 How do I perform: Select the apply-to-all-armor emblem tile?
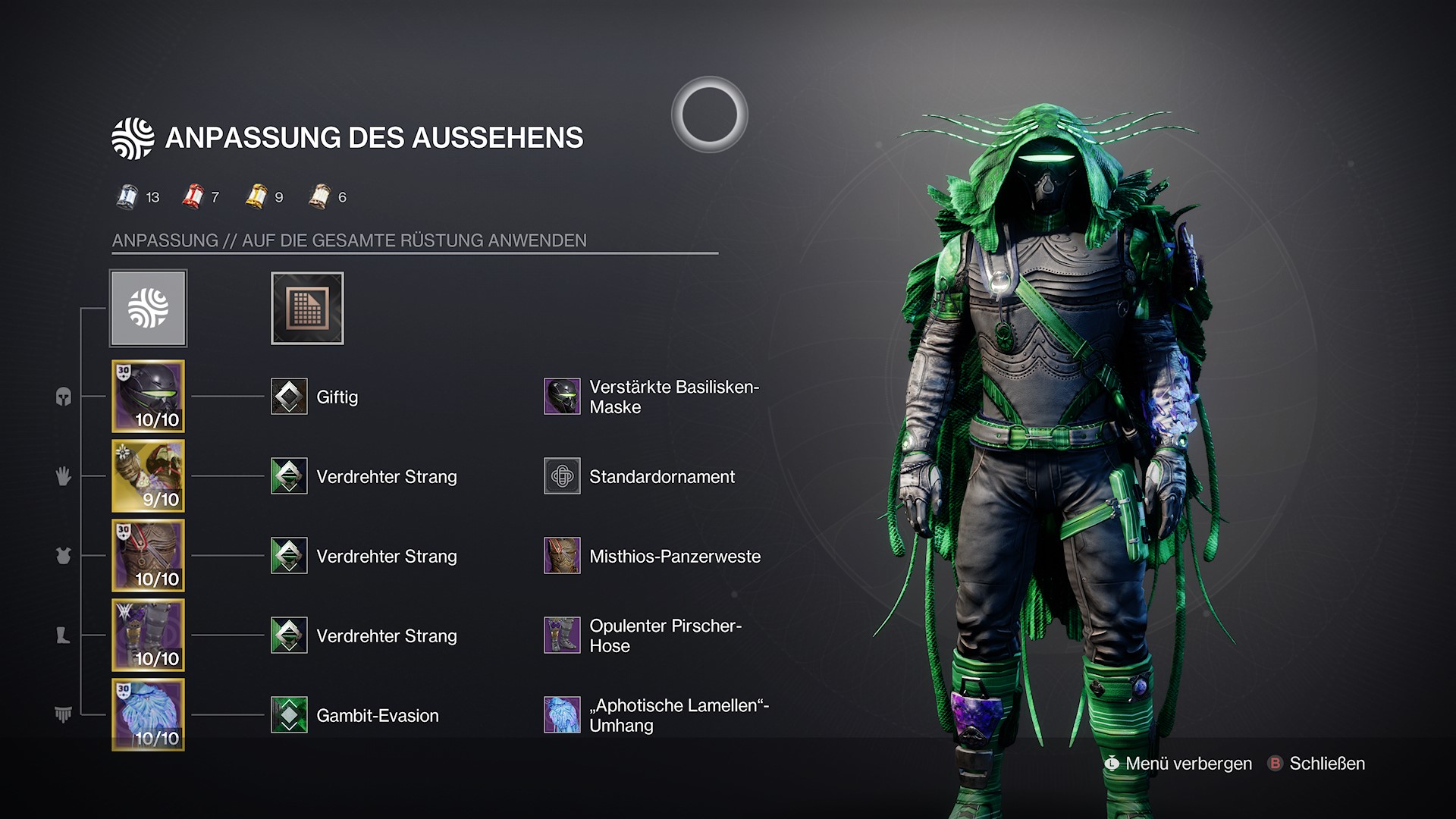coord(149,309)
